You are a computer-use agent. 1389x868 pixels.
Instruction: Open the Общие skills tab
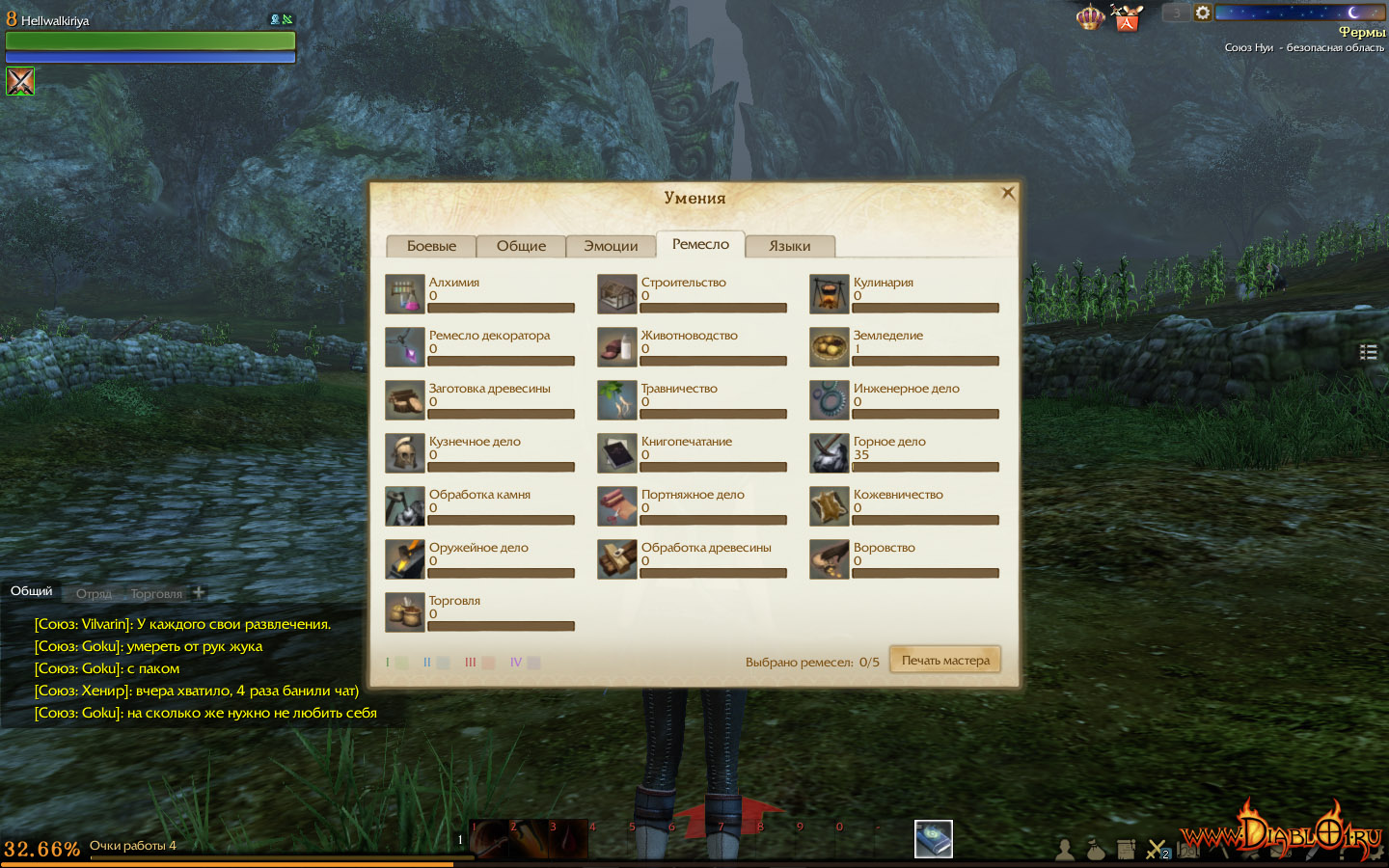click(521, 246)
